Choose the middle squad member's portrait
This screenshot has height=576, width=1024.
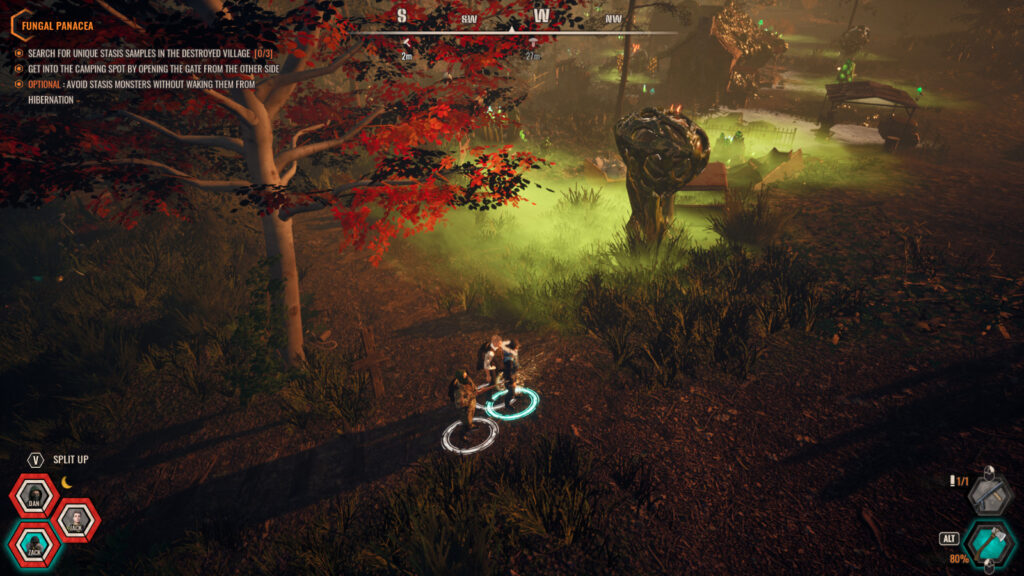[75, 520]
